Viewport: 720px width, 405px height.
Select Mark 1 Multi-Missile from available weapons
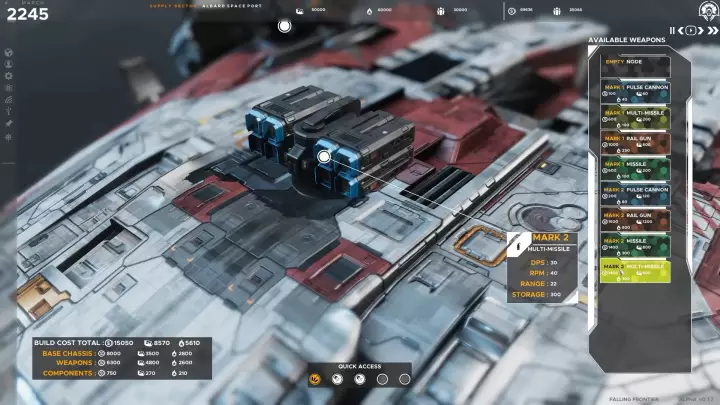635,118
